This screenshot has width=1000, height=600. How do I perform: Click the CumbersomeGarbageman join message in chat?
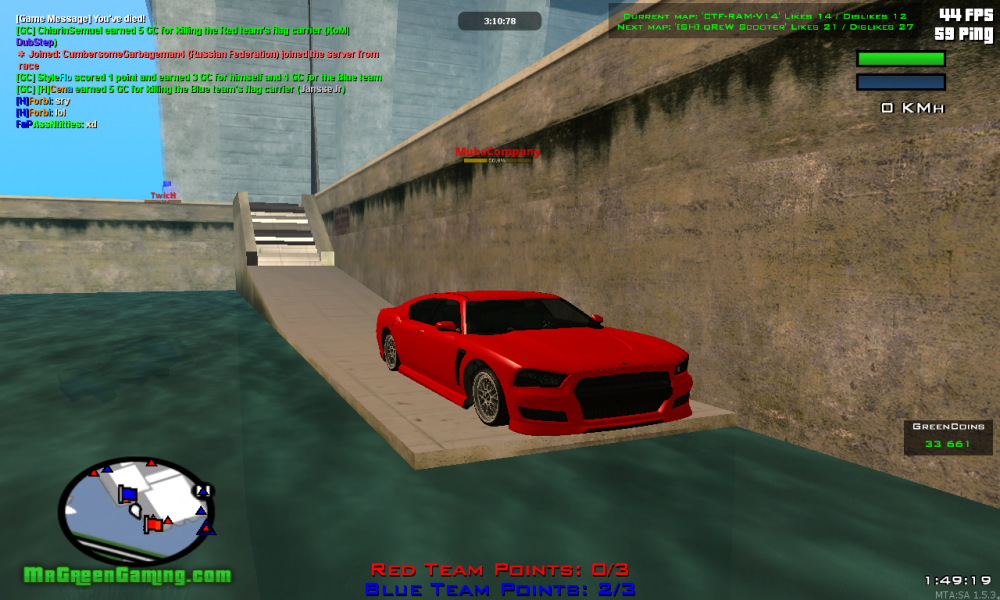coord(197,54)
